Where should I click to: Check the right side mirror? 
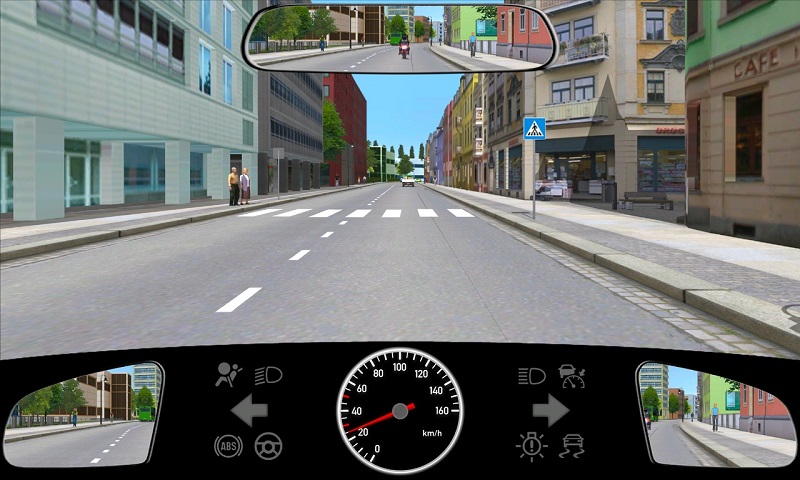coord(714,414)
